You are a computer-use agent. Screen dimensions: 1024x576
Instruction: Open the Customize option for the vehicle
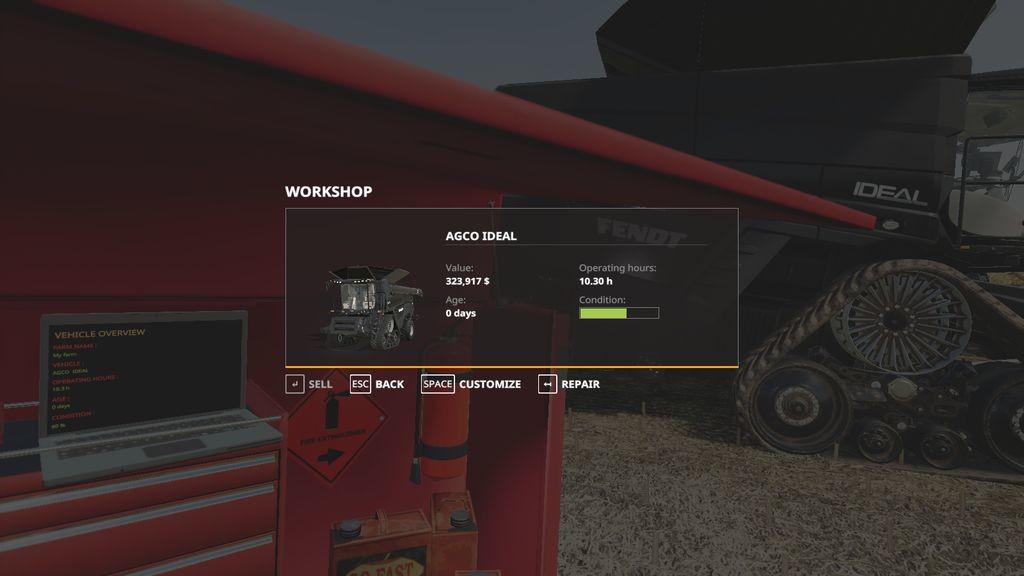coord(471,384)
